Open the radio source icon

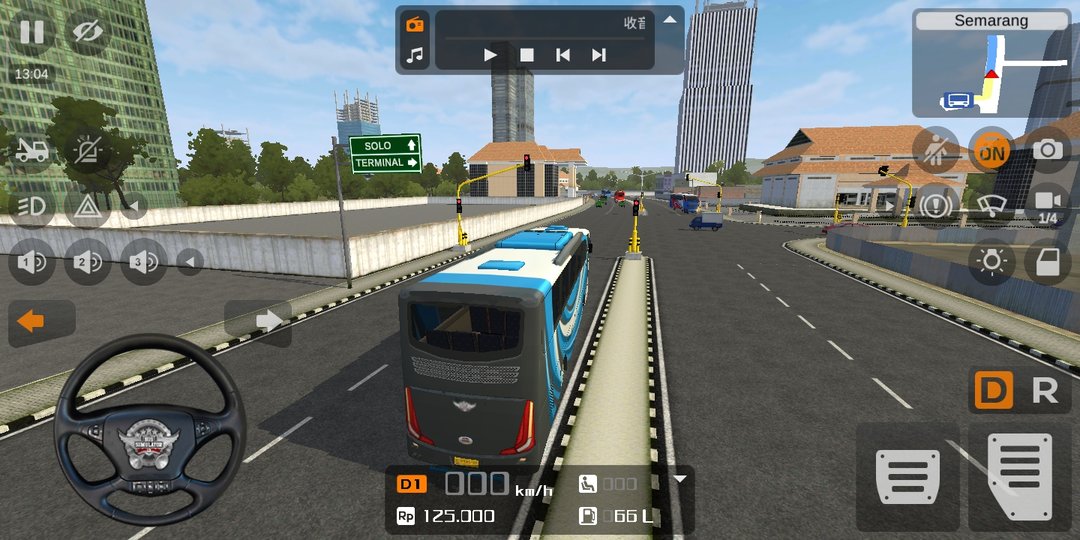point(414,24)
